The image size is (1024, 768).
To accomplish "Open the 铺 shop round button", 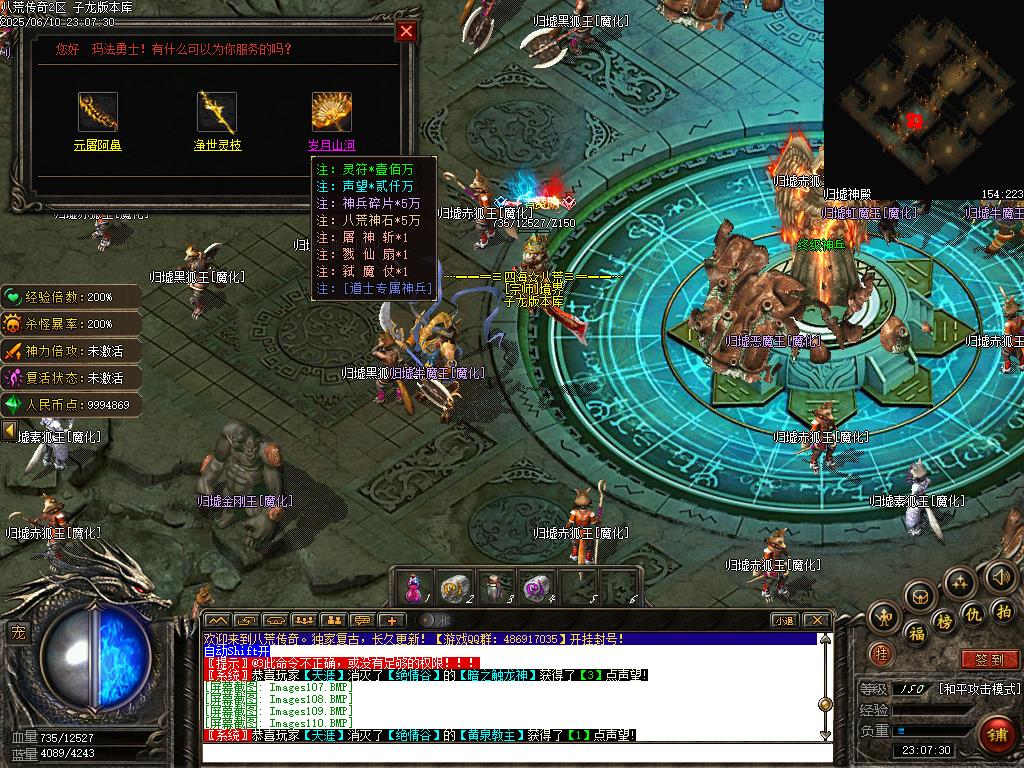I will pos(997,737).
